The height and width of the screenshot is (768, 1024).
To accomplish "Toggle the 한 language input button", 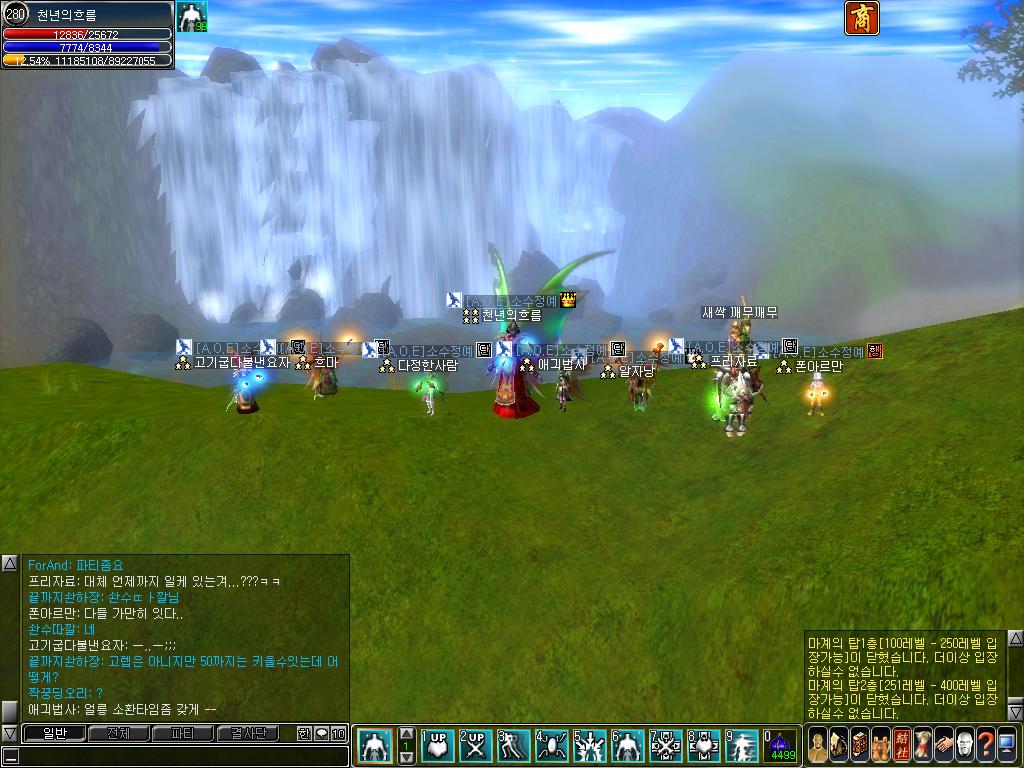I will (304, 734).
